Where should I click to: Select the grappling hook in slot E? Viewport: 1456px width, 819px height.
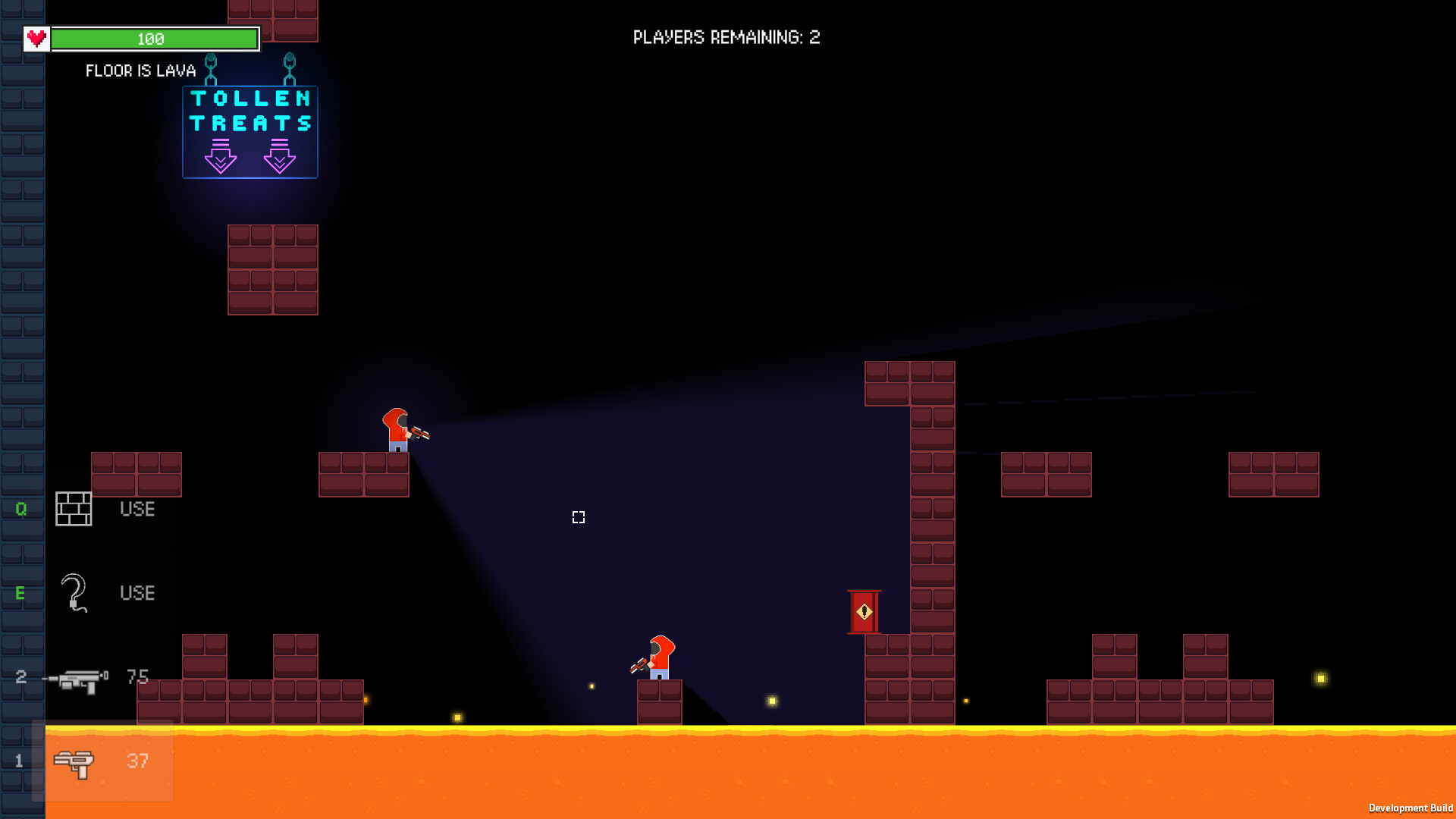73,593
